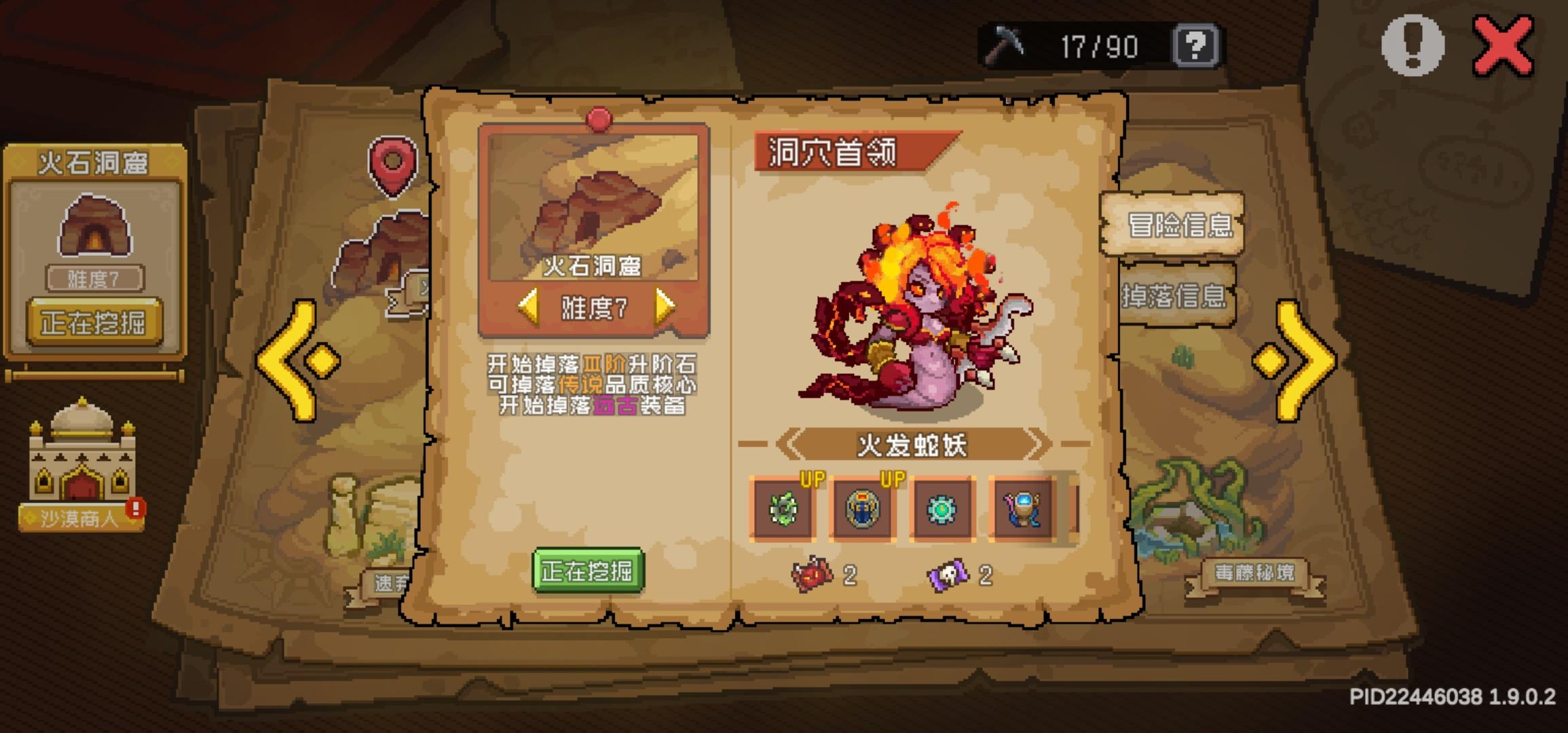Click the exclamation mark notice icon at top
1568x733 pixels.
(x=1414, y=46)
